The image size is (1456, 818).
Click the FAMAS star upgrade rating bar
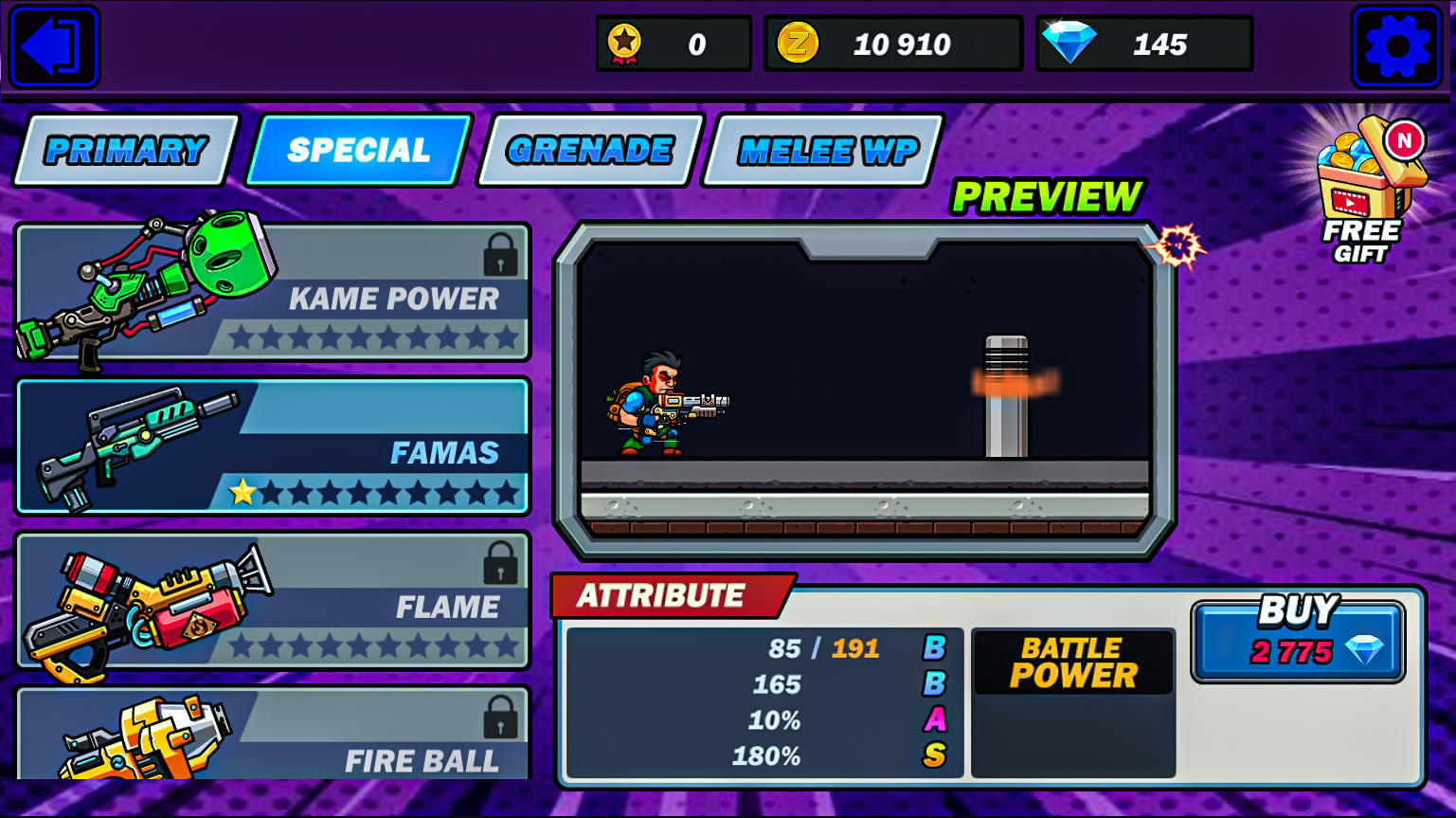click(x=372, y=492)
